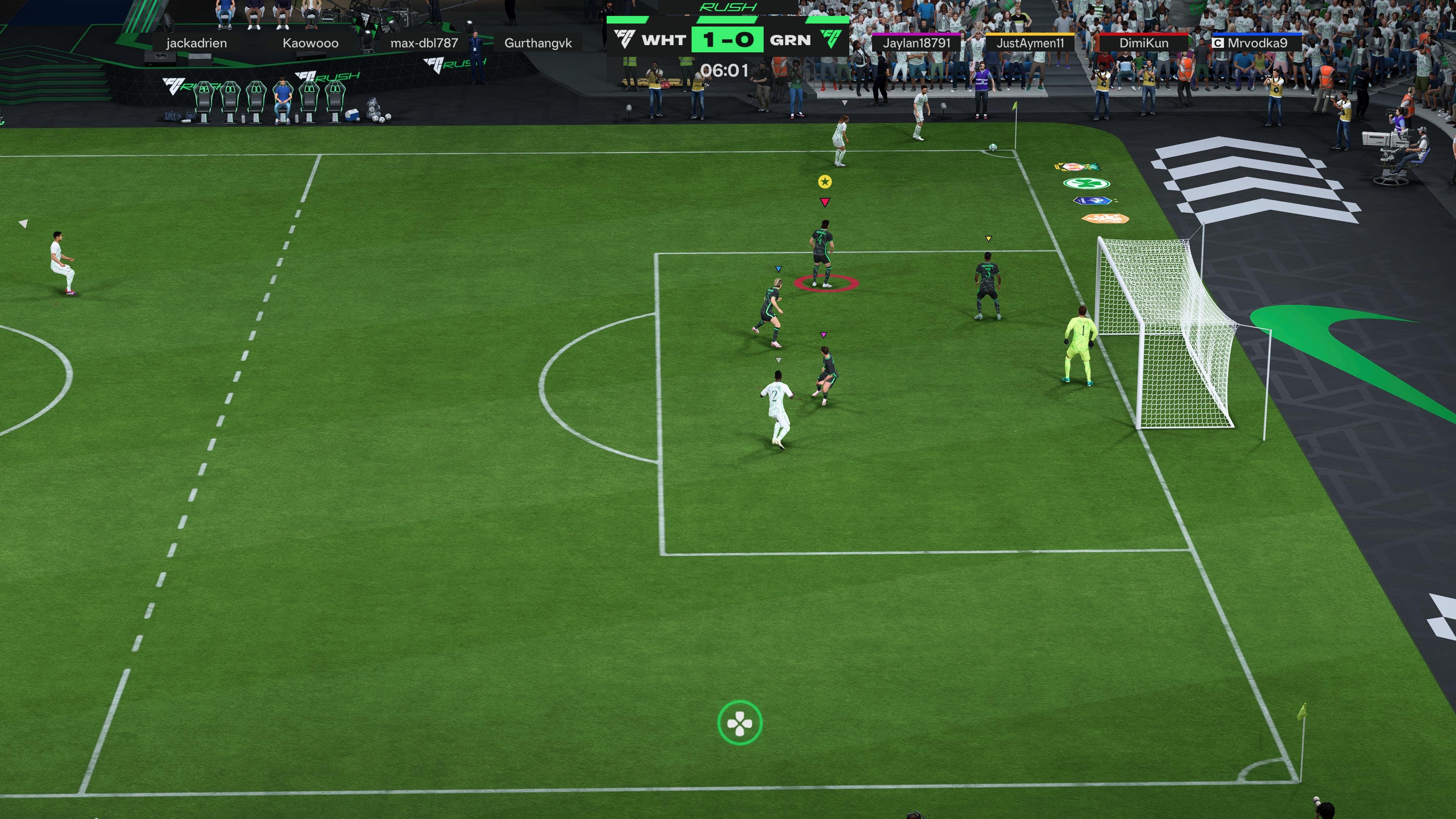1456x819 pixels.
Task: Click the Wrexham crest painted on the turf
Action: [x=1077, y=167]
